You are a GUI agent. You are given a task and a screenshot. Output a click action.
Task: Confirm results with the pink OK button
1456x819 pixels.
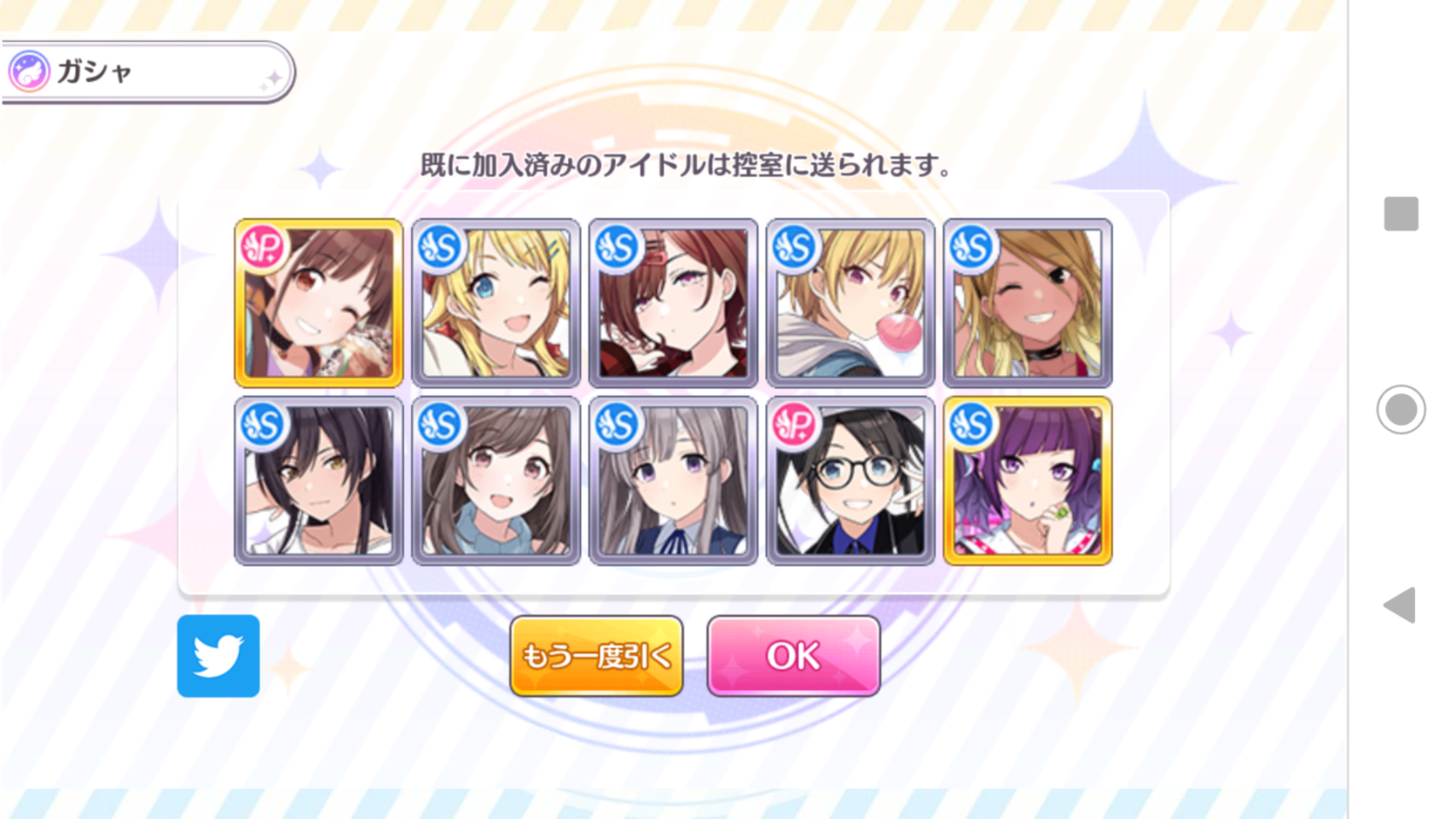(x=793, y=655)
